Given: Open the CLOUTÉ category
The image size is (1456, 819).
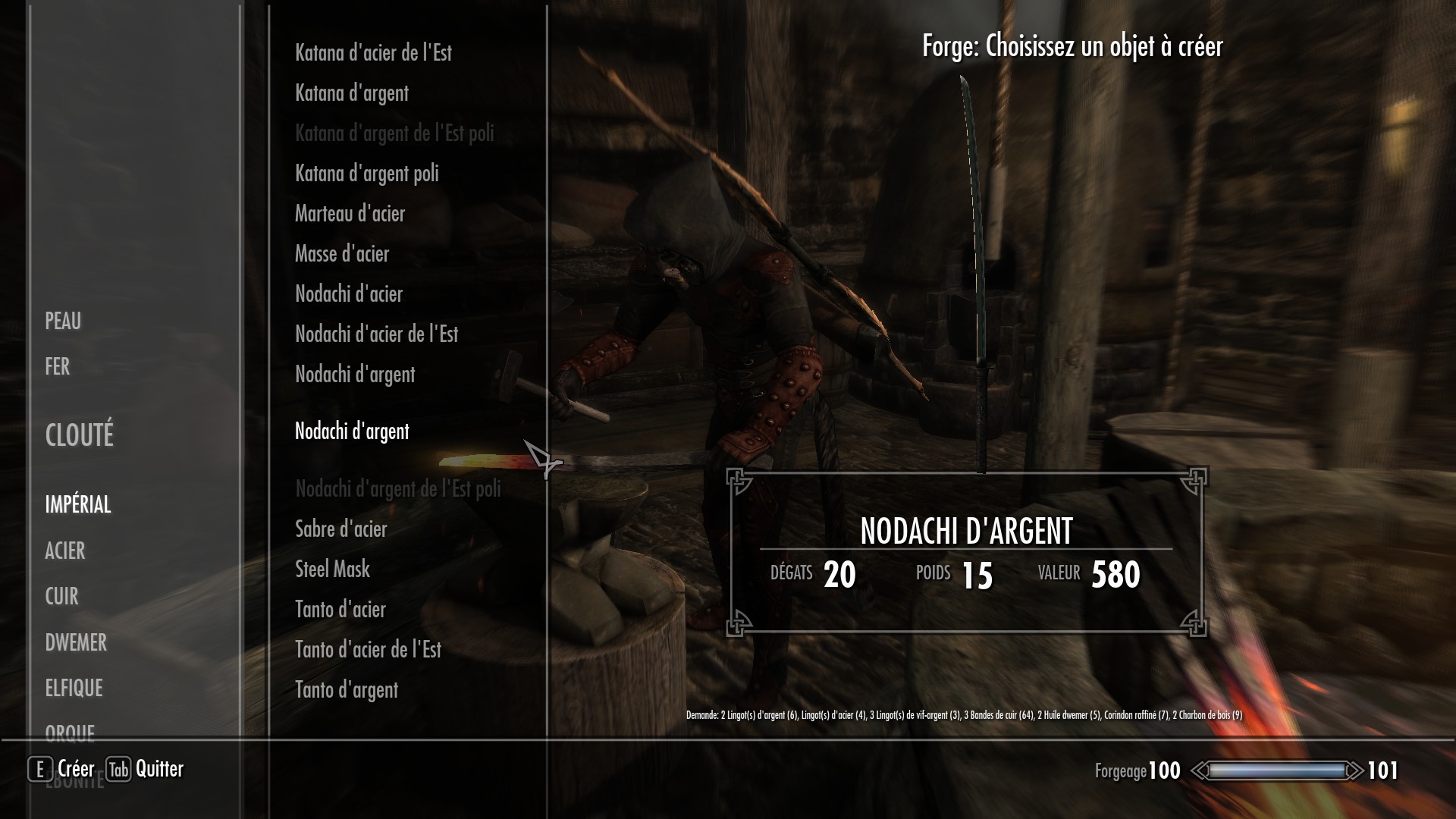Looking at the screenshot, I should click(x=80, y=435).
